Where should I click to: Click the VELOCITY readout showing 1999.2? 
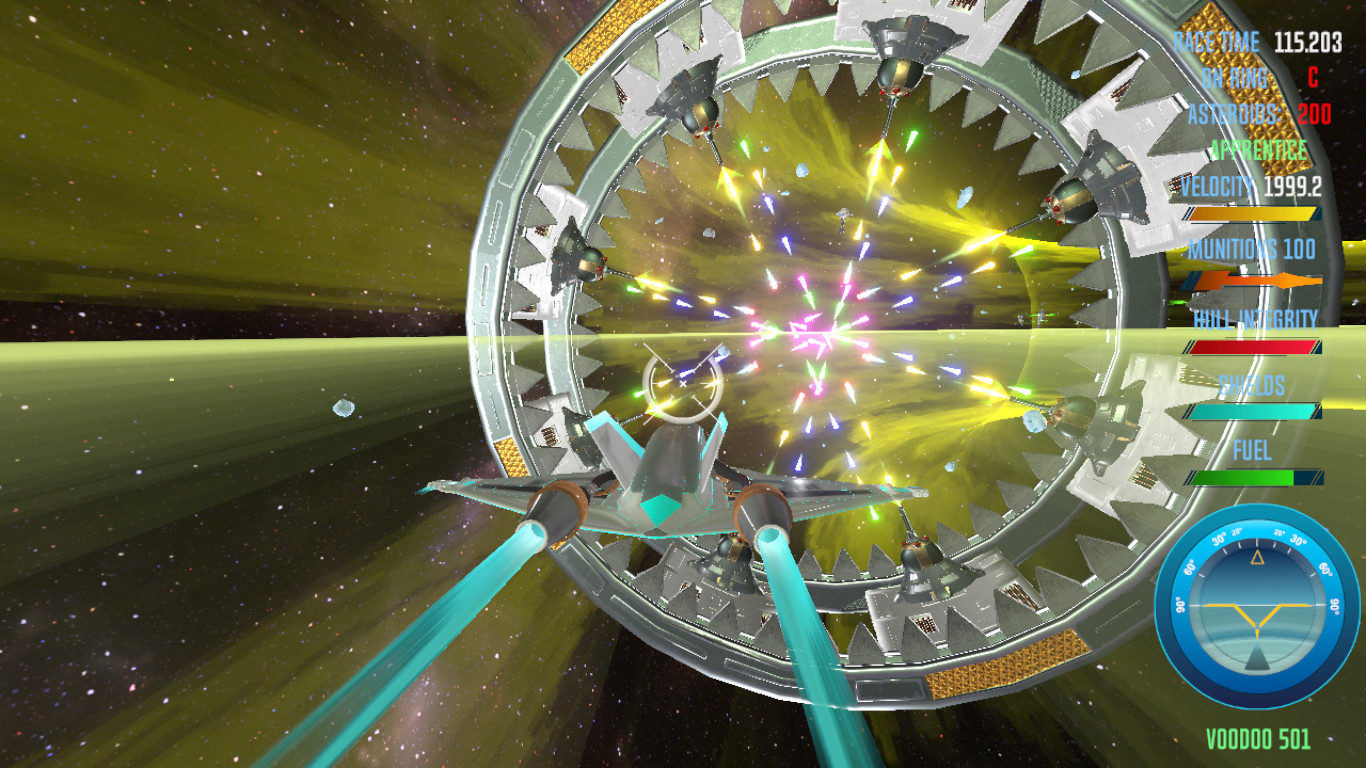click(1250, 186)
